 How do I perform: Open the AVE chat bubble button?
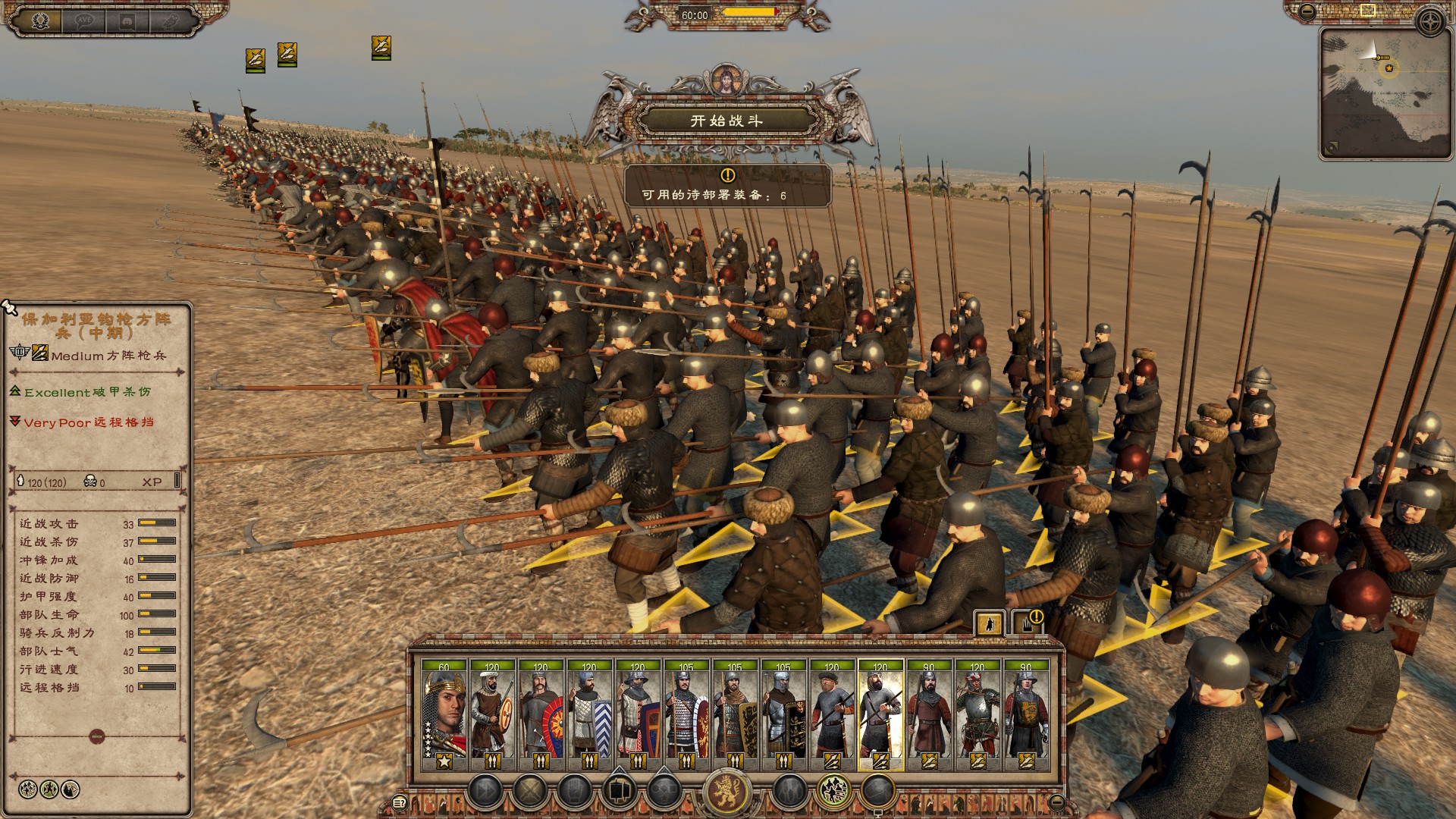pos(84,21)
